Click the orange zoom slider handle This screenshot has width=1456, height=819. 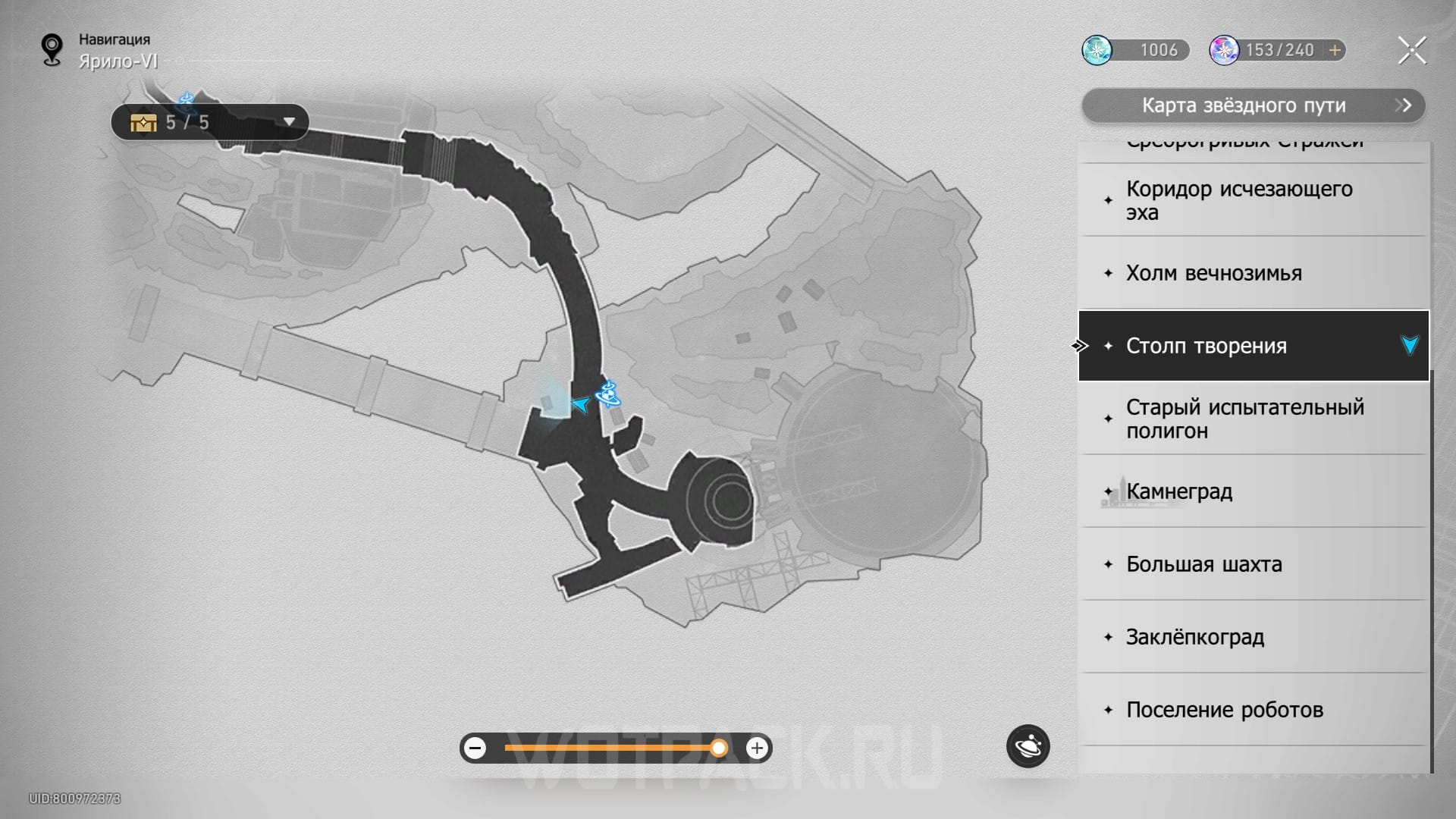point(718,748)
